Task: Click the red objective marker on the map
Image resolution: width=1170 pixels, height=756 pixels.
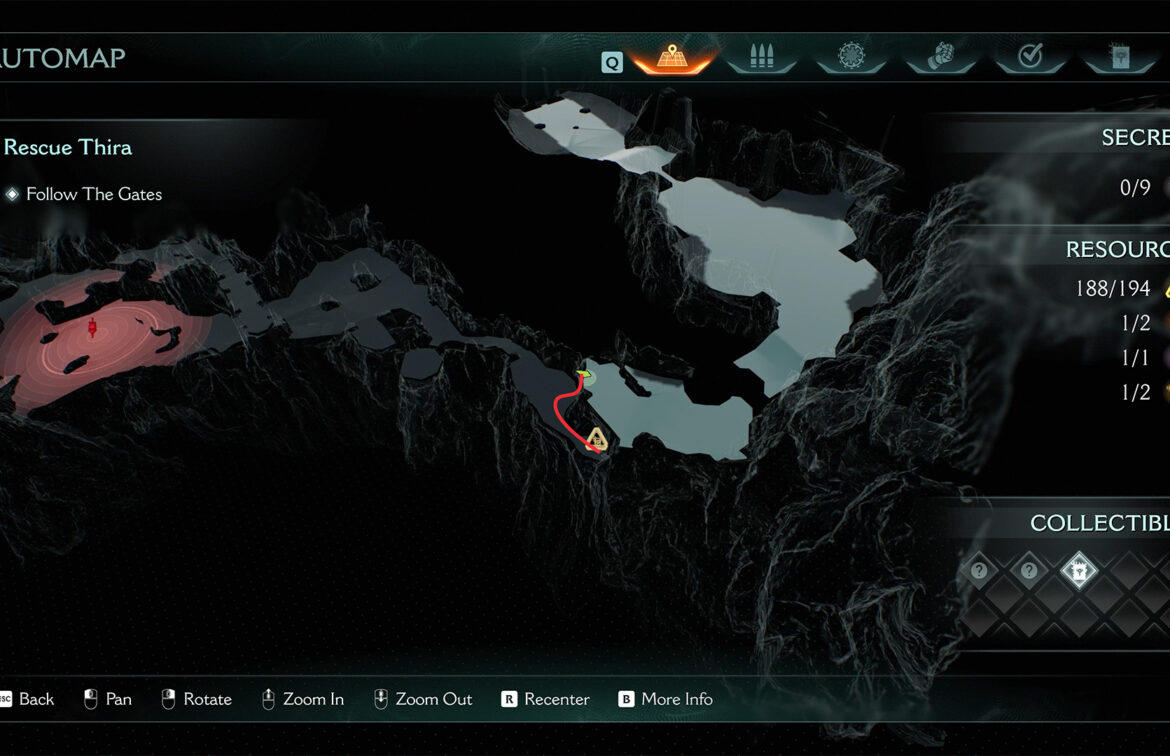Action: point(93,328)
